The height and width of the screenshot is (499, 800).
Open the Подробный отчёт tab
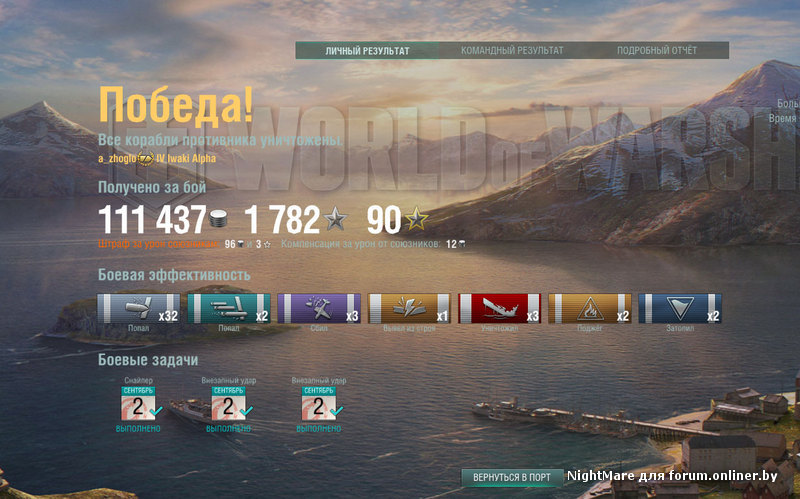pos(657,50)
